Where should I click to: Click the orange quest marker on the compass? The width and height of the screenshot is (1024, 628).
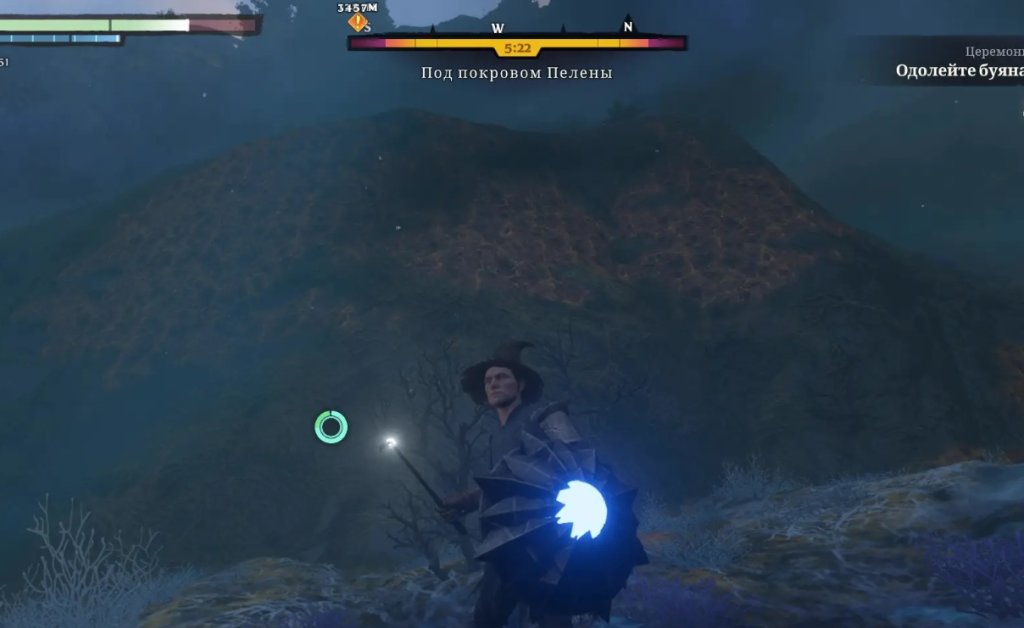click(357, 22)
